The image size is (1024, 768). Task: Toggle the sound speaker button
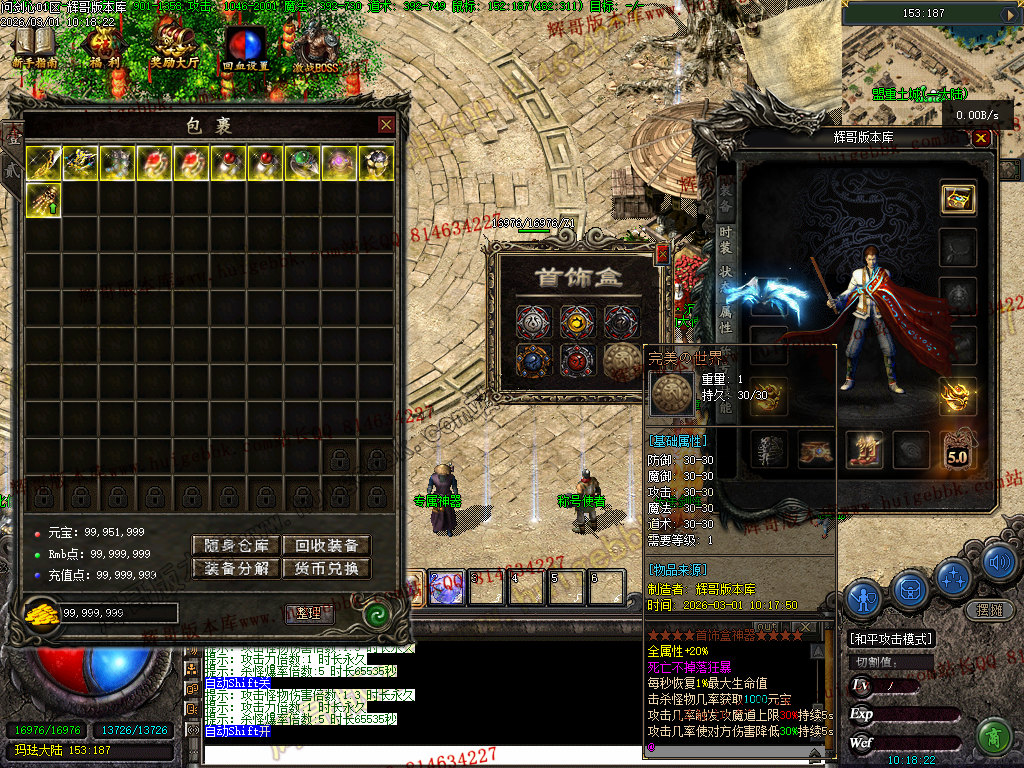click(998, 562)
